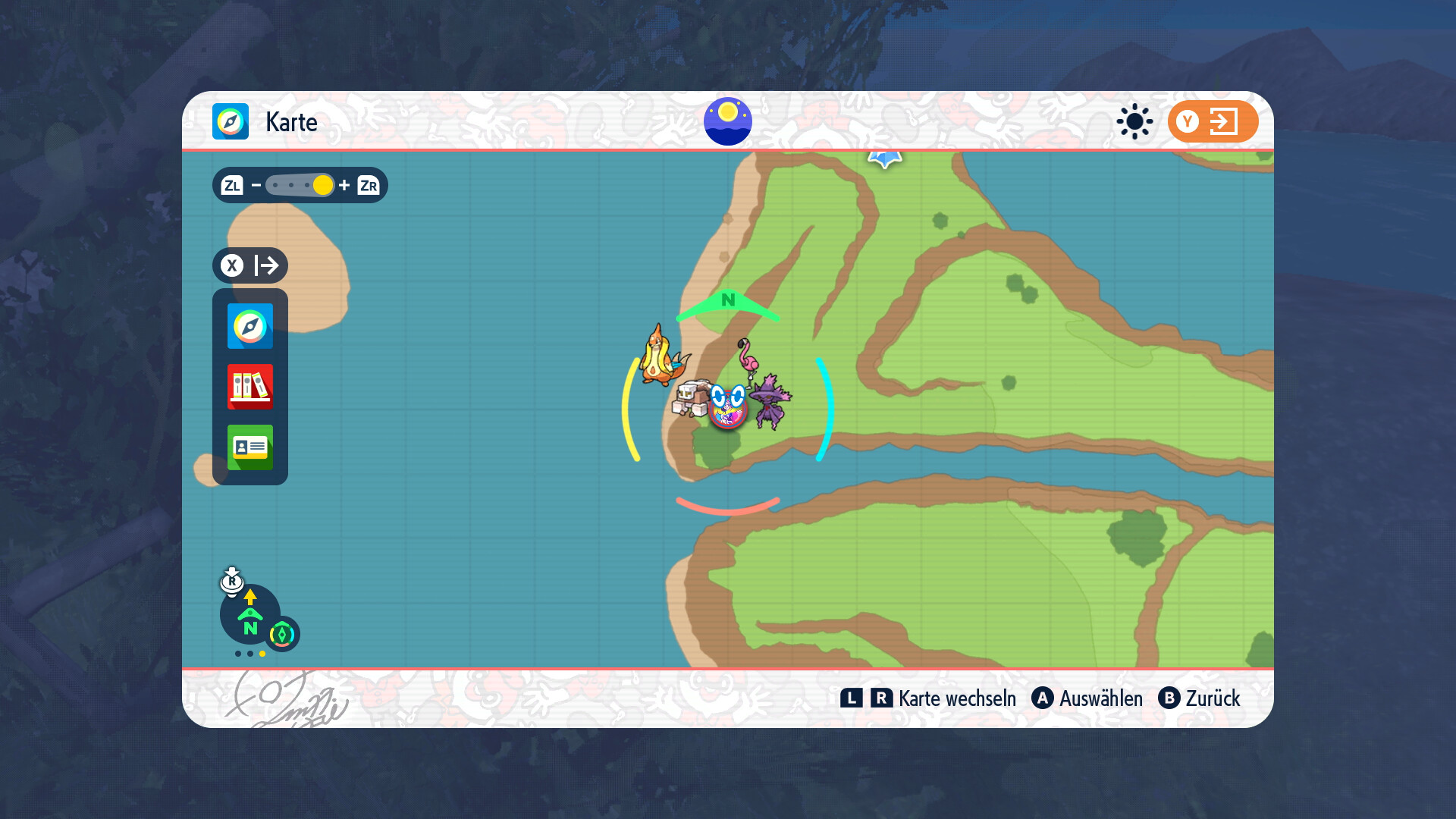Toggle the sun weather icon
The height and width of the screenshot is (819, 1456).
[1134, 121]
